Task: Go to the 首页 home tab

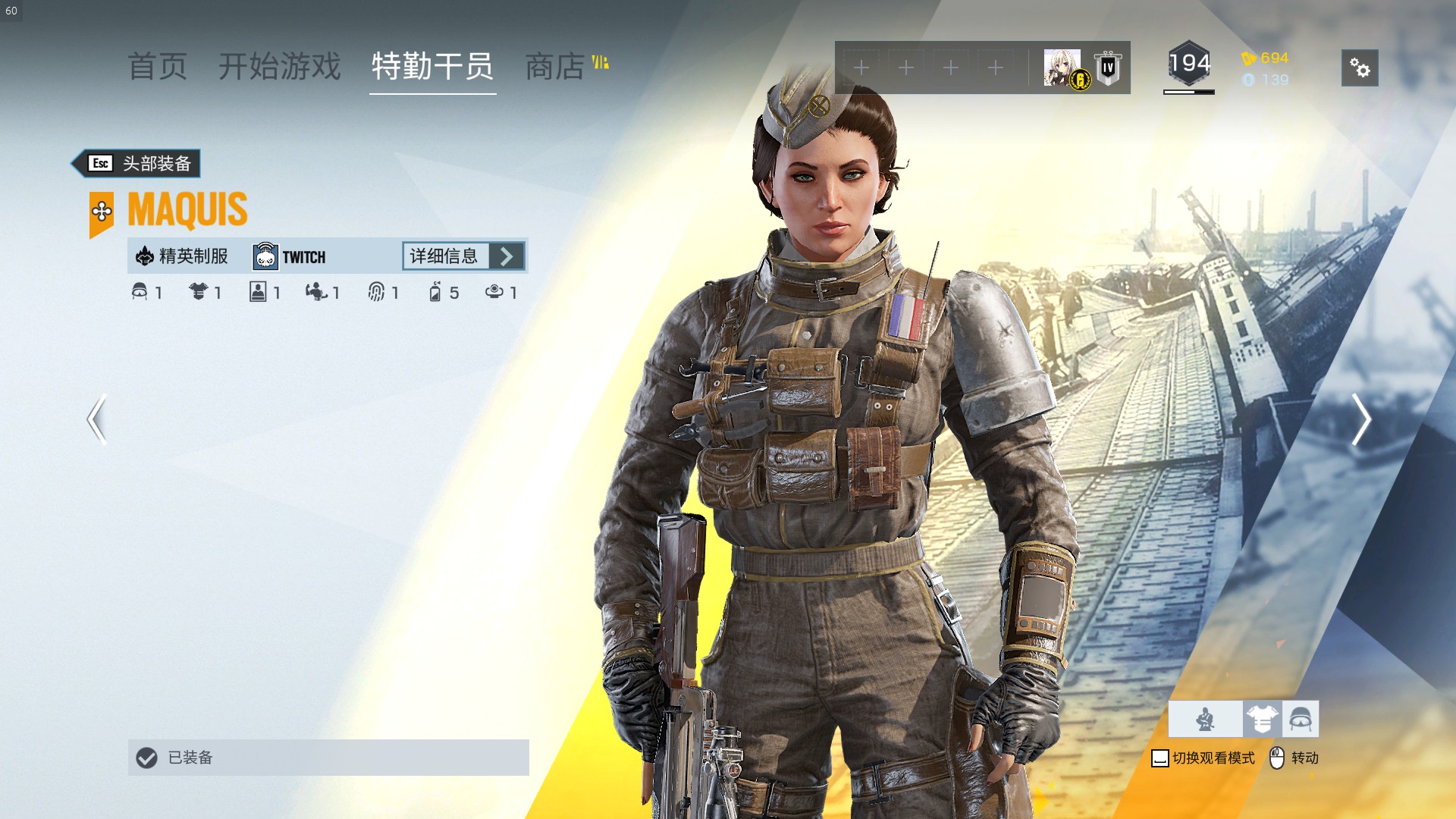Action: pos(157,67)
